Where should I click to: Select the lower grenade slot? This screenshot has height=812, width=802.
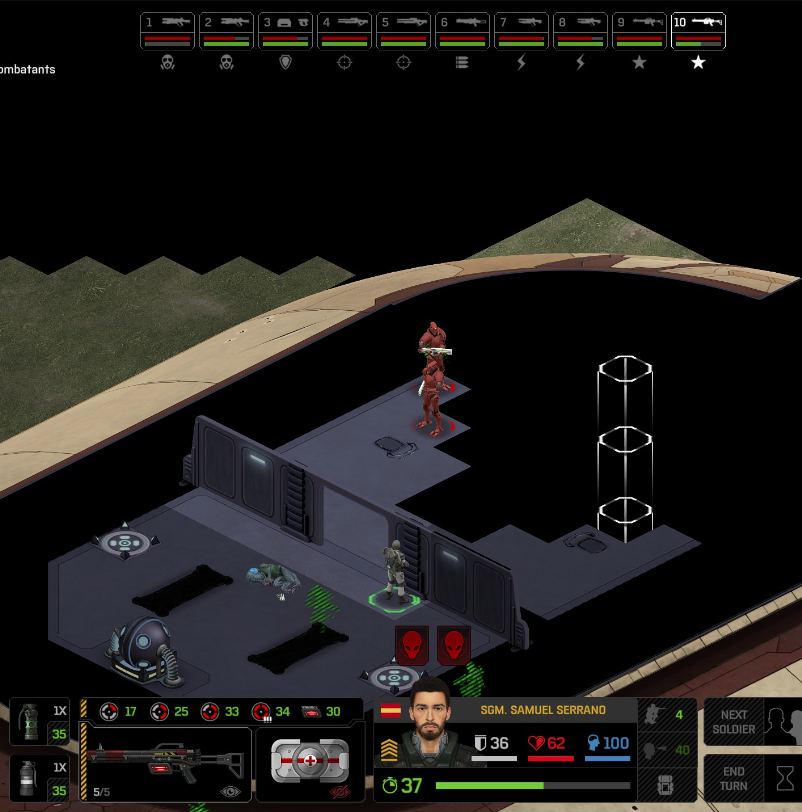39,777
